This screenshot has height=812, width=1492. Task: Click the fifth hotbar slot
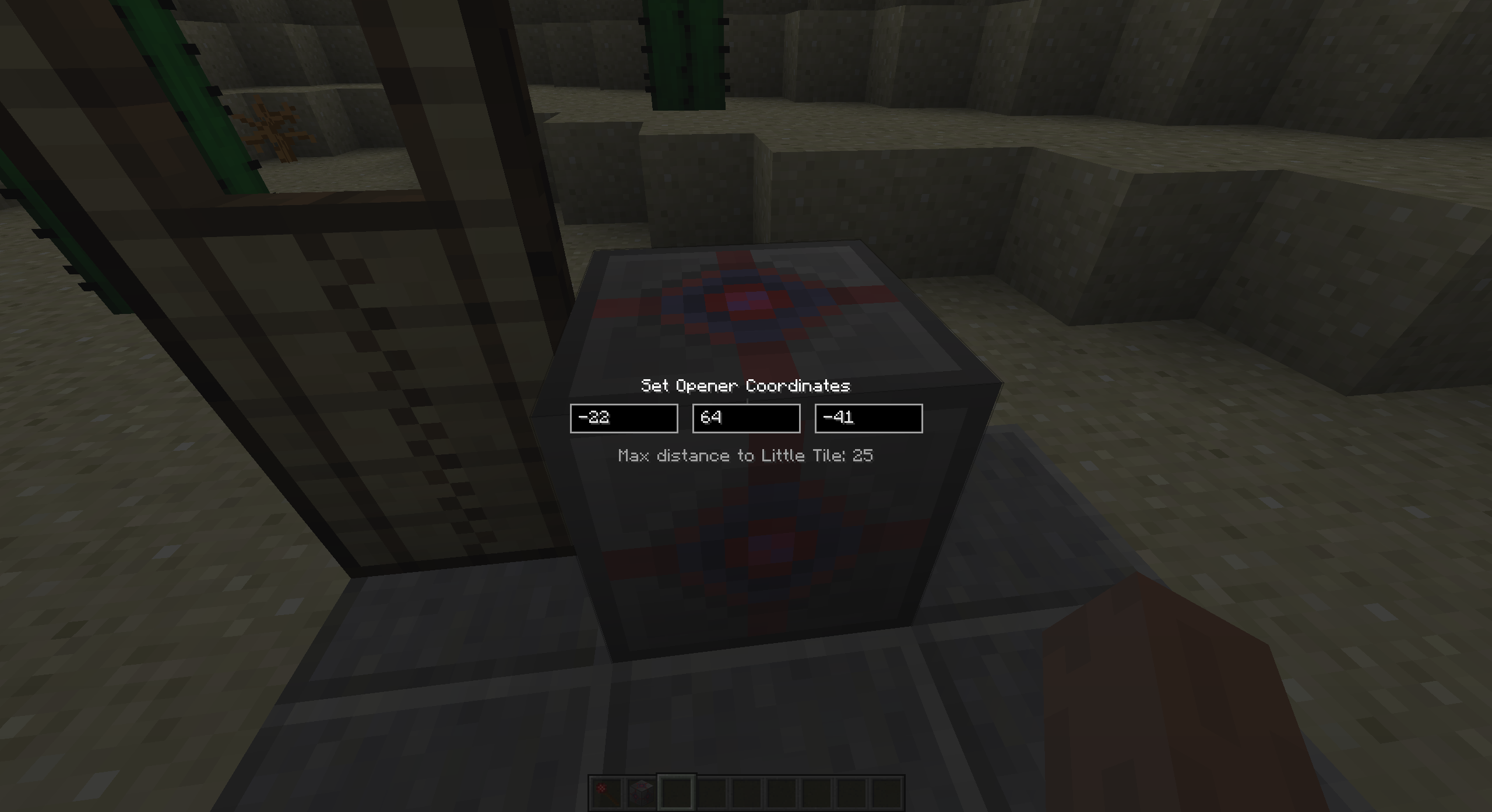tap(747, 793)
